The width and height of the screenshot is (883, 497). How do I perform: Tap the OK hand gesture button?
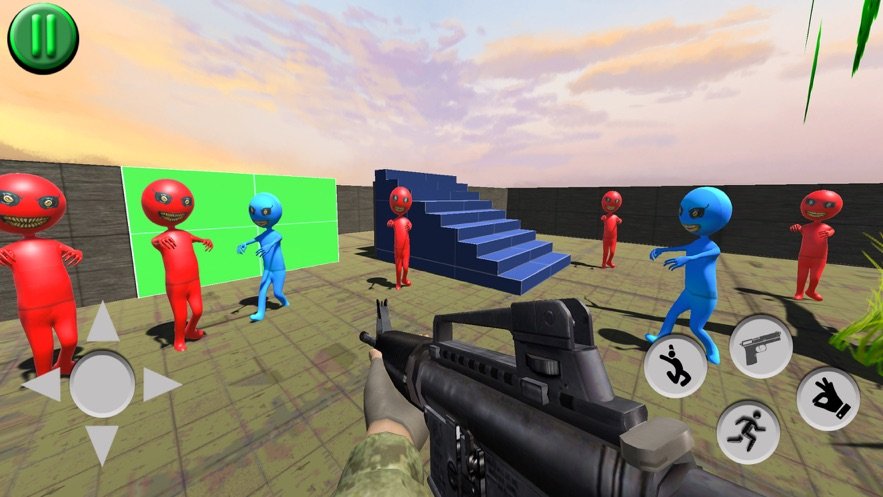coord(828,399)
